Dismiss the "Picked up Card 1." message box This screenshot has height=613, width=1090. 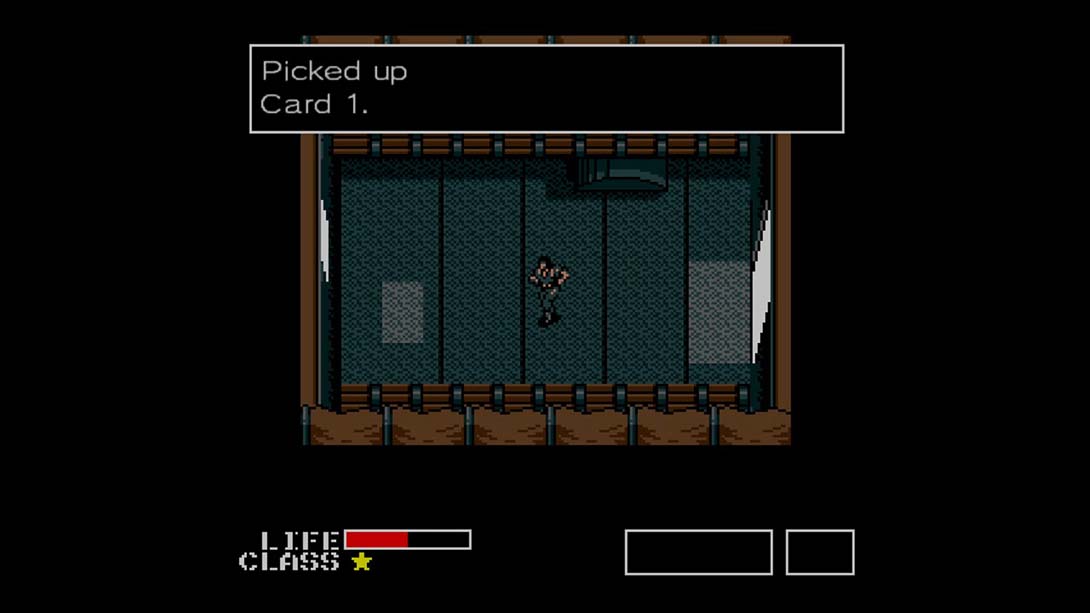click(x=546, y=89)
